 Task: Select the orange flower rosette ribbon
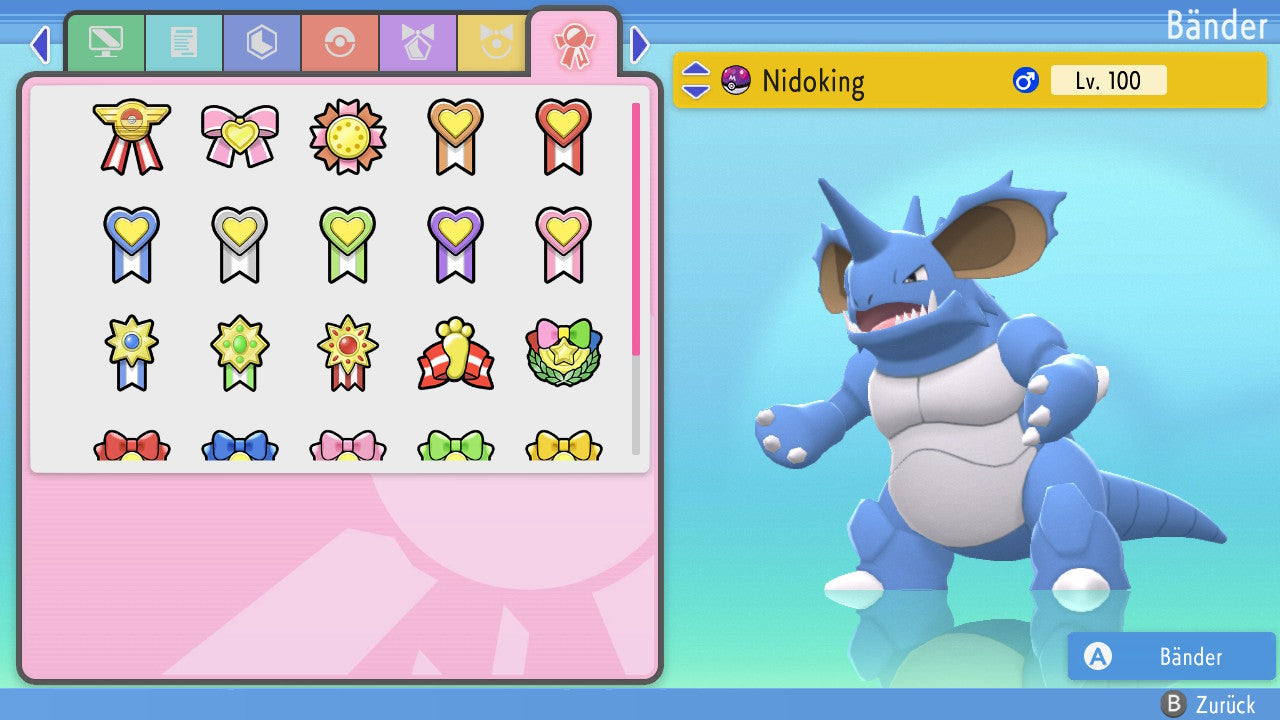pyautogui.click(x=348, y=136)
